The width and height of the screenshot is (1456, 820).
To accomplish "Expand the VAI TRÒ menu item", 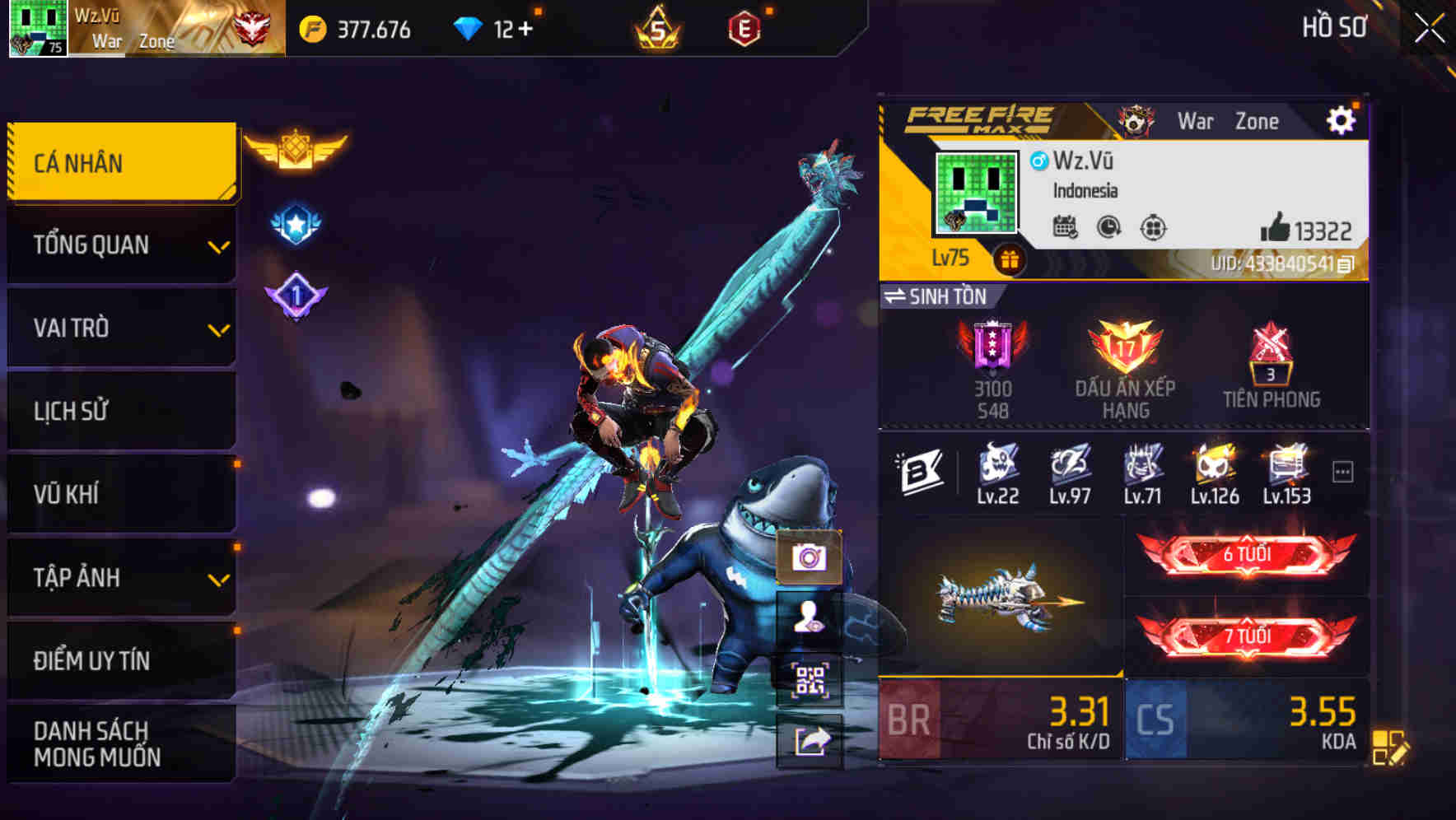I will (122, 328).
